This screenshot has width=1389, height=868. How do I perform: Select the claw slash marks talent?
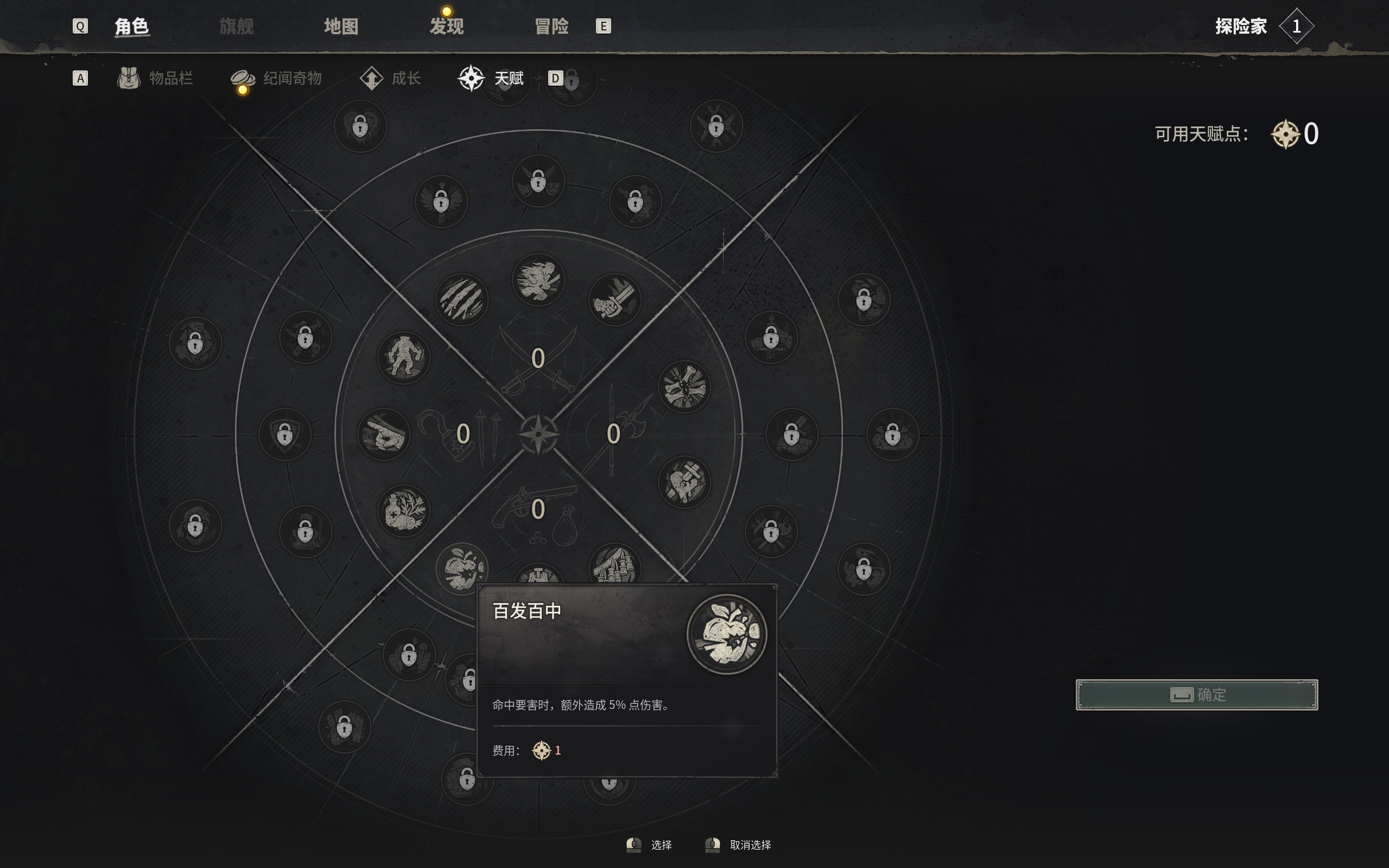tap(462, 300)
